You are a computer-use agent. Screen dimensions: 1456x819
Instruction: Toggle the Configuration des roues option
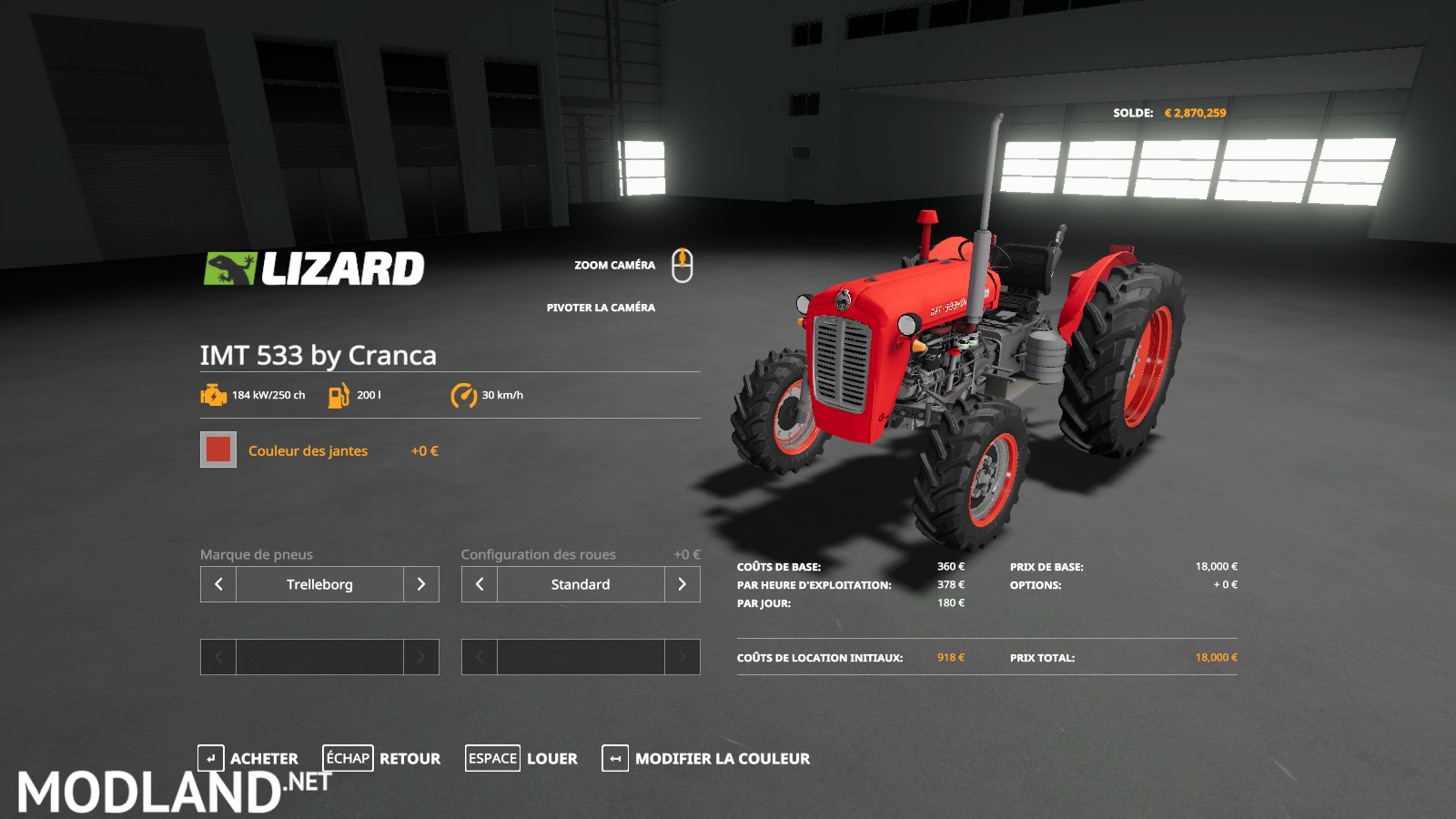click(539, 554)
